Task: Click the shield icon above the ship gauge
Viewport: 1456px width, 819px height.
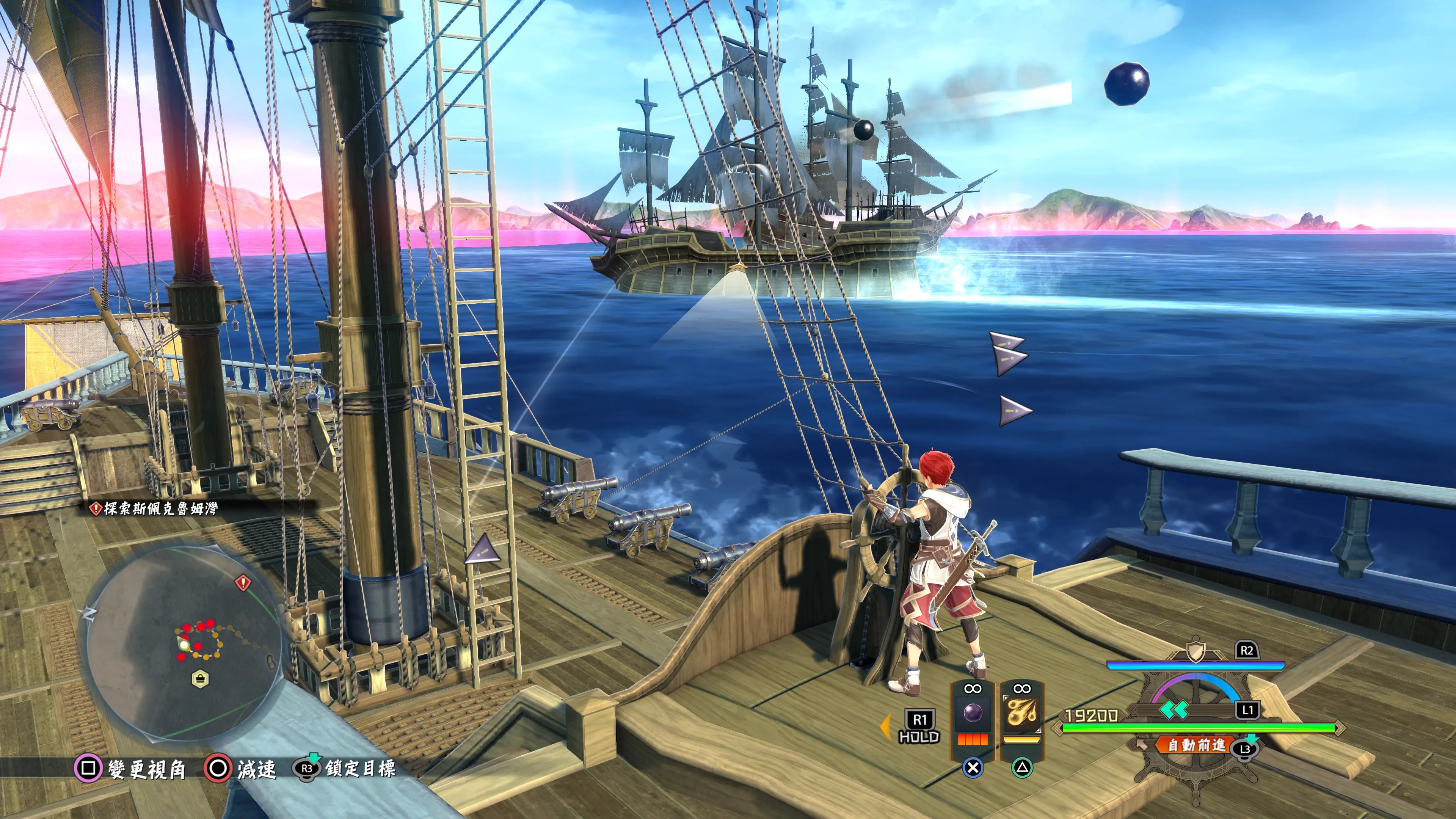Action: [x=1195, y=650]
